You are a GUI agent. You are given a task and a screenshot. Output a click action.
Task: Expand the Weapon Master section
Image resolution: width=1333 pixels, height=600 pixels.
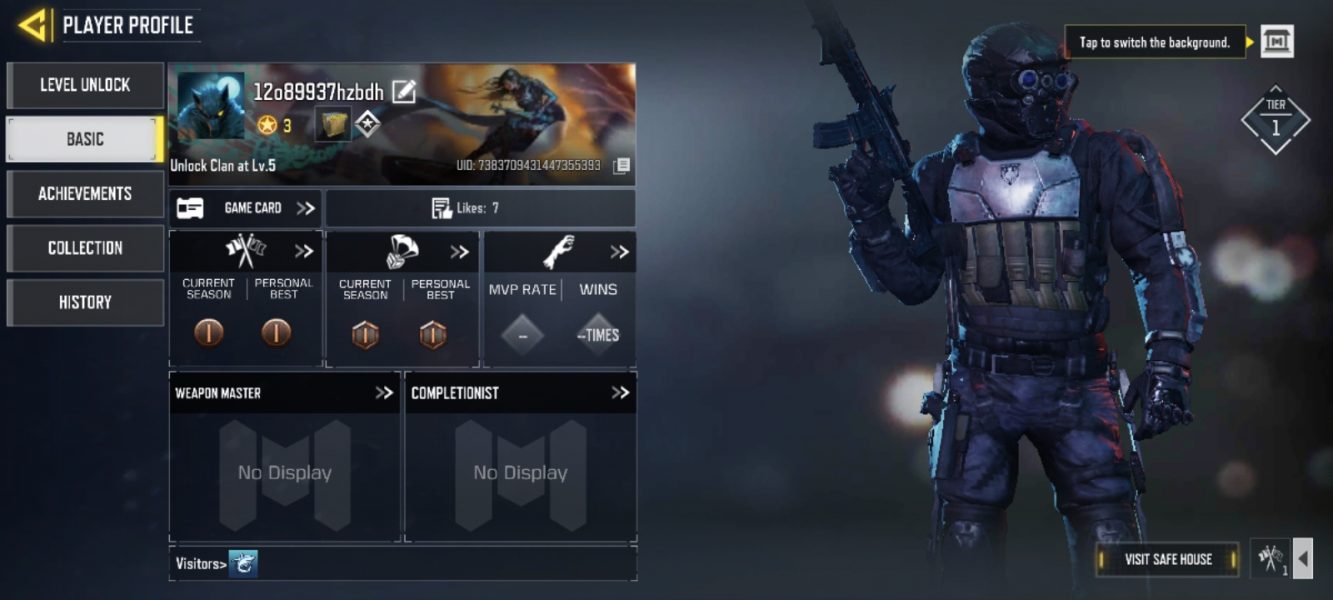tap(384, 393)
